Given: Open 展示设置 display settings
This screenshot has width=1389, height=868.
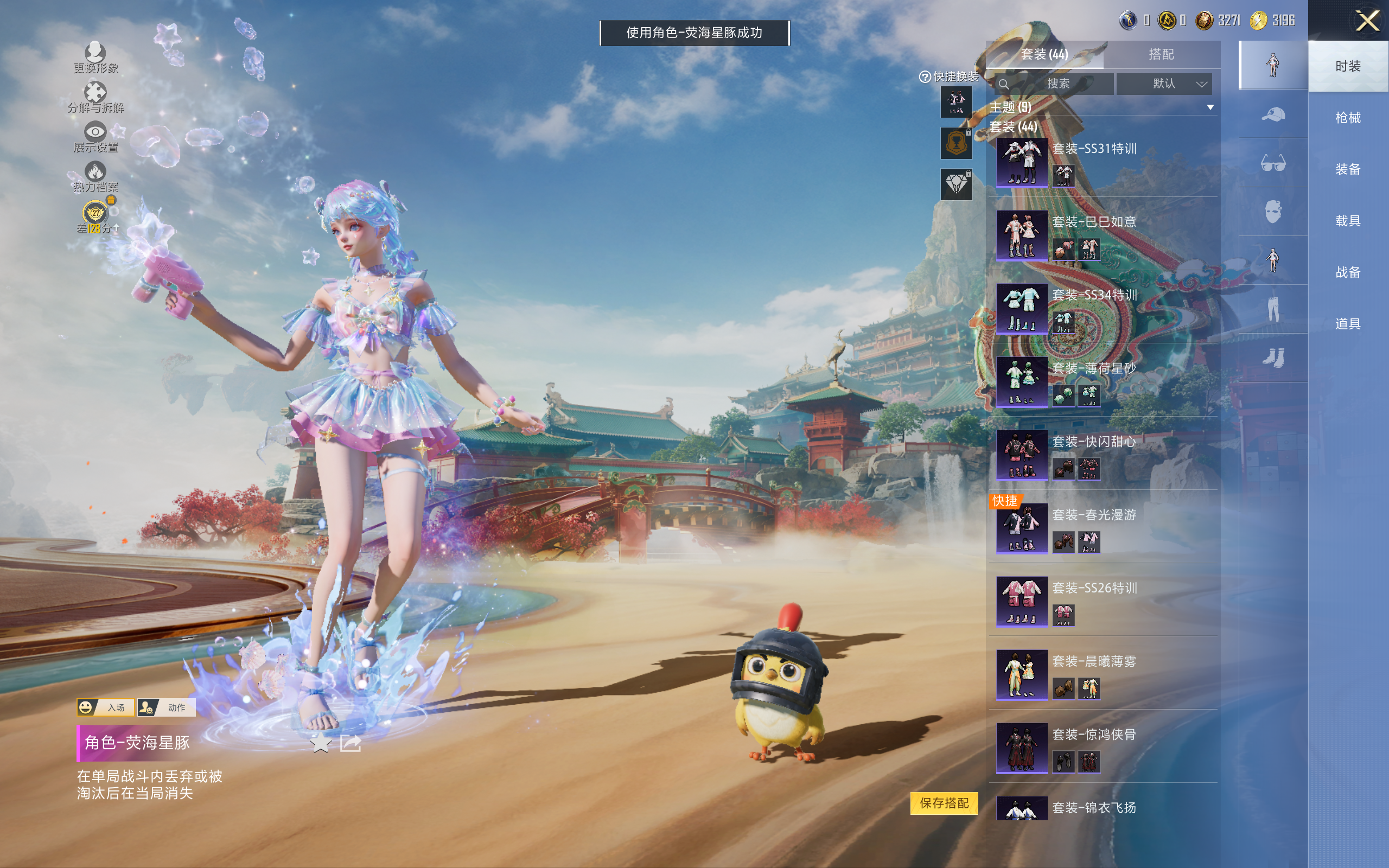Looking at the screenshot, I should click(x=95, y=137).
